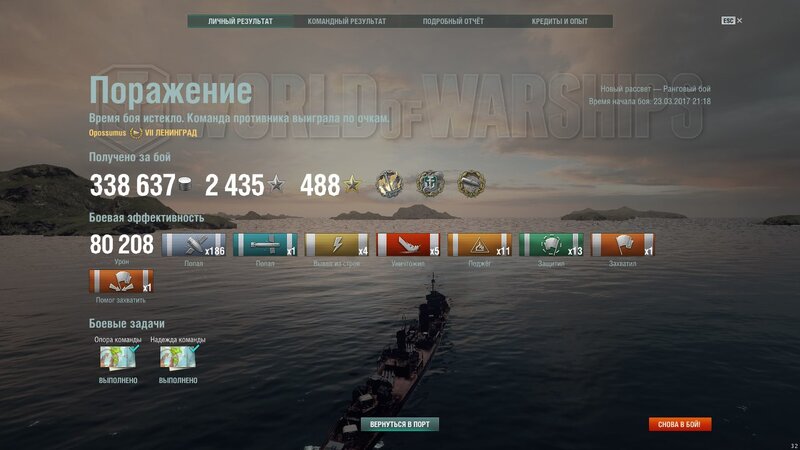Viewport: 800px width, 450px height.
Task: Click the Поджёг fire ribbon x11
Action: [480, 245]
